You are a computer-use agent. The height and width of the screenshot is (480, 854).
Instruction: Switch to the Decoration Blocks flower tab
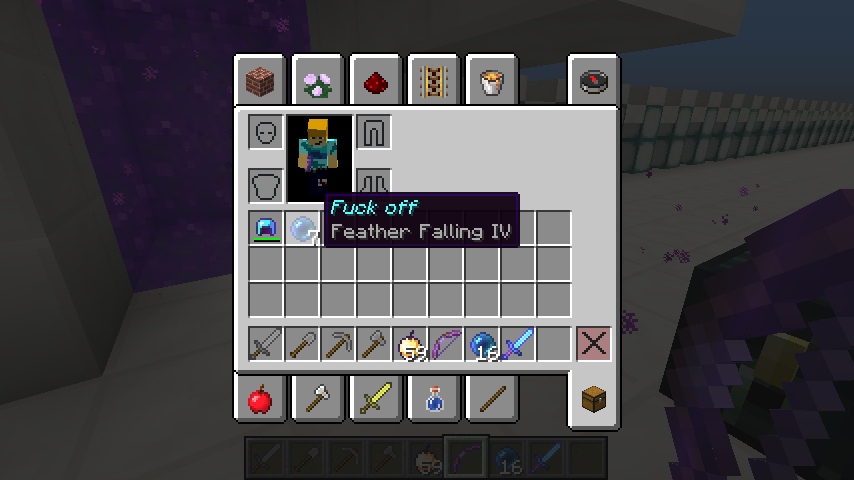click(319, 82)
